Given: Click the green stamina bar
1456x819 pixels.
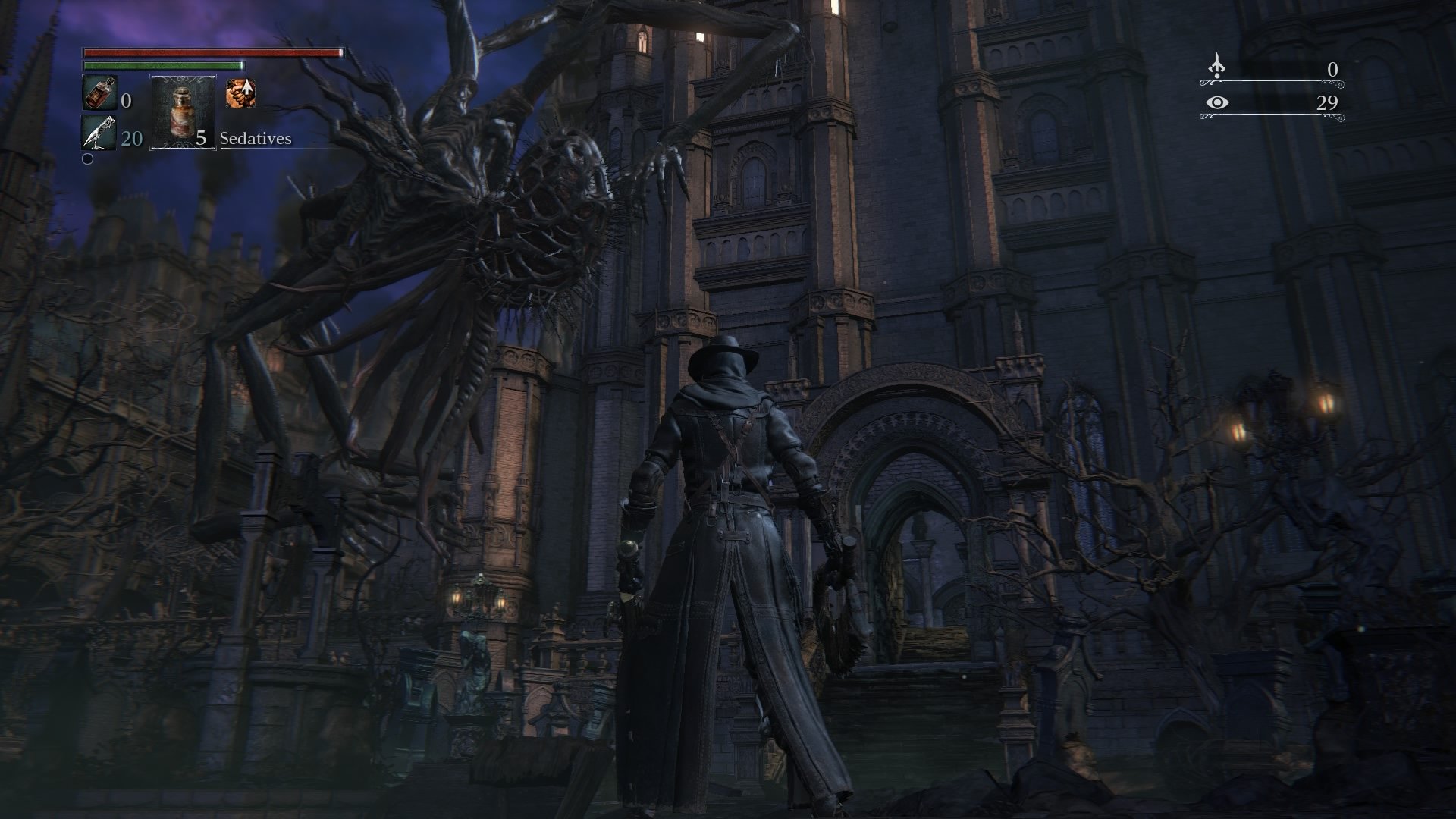Looking at the screenshot, I should click(163, 67).
